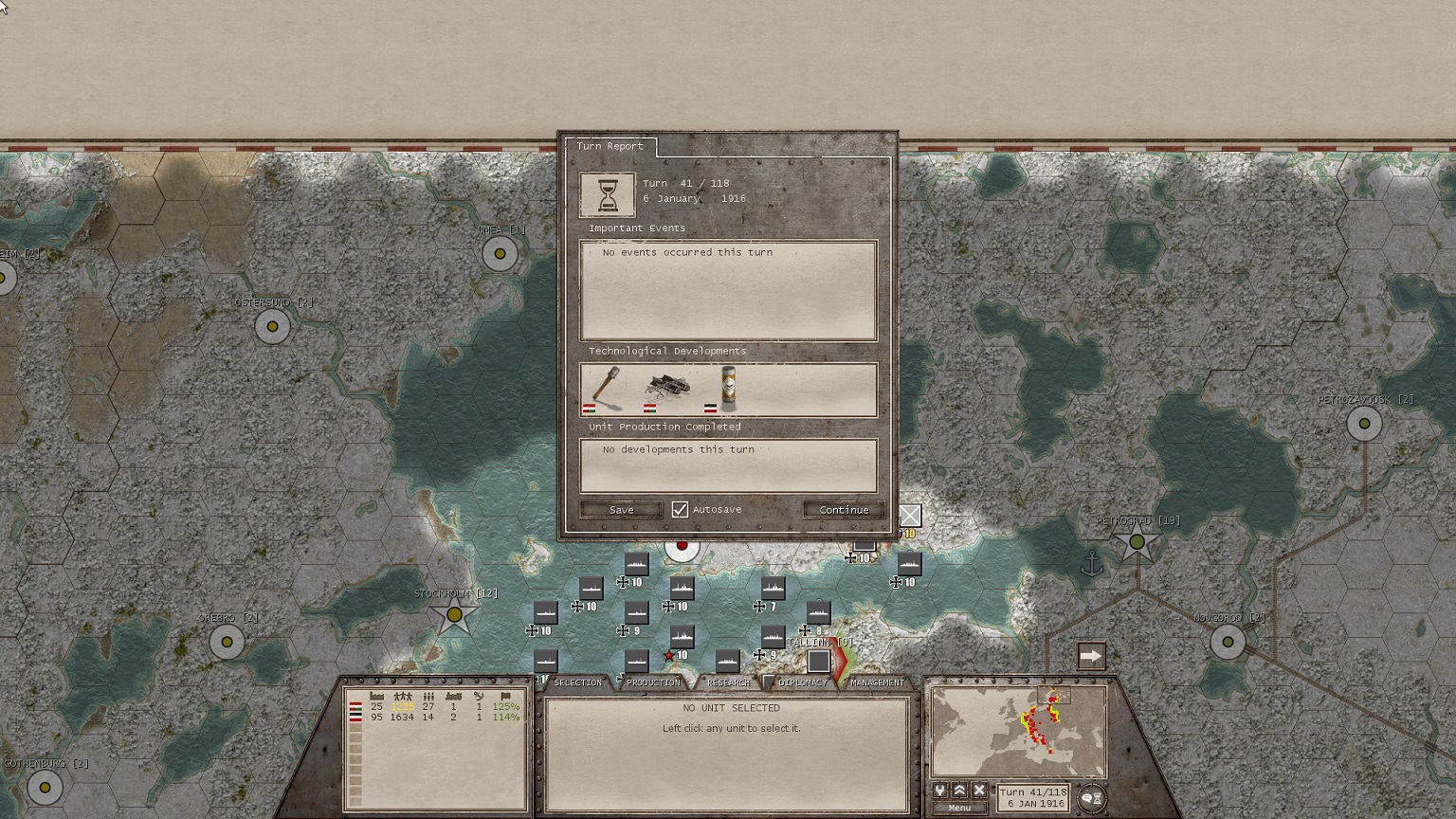
Task: Open the Research tab
Action: point(728,682)
